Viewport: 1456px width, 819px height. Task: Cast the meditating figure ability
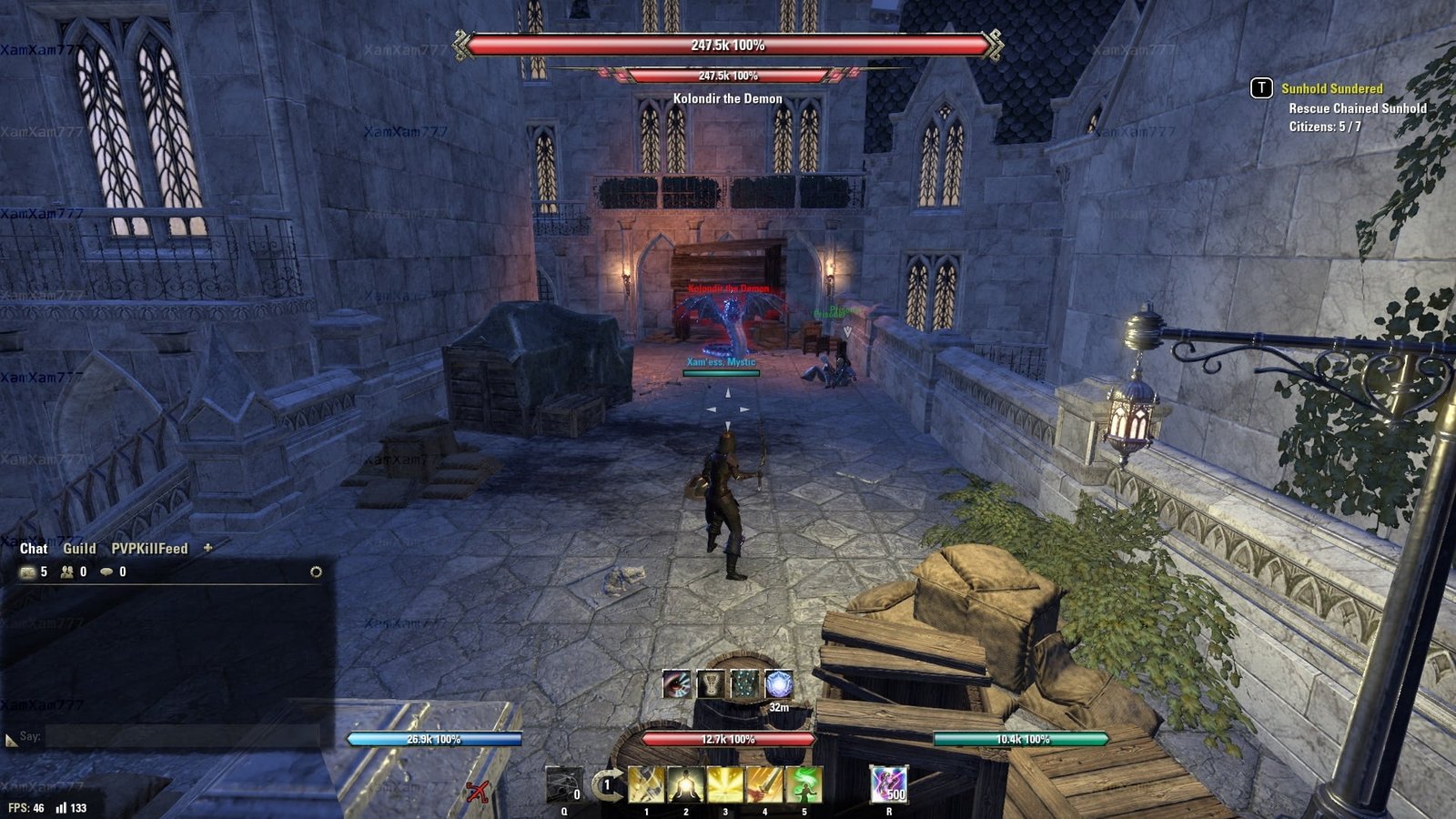(x=685, y=784)
